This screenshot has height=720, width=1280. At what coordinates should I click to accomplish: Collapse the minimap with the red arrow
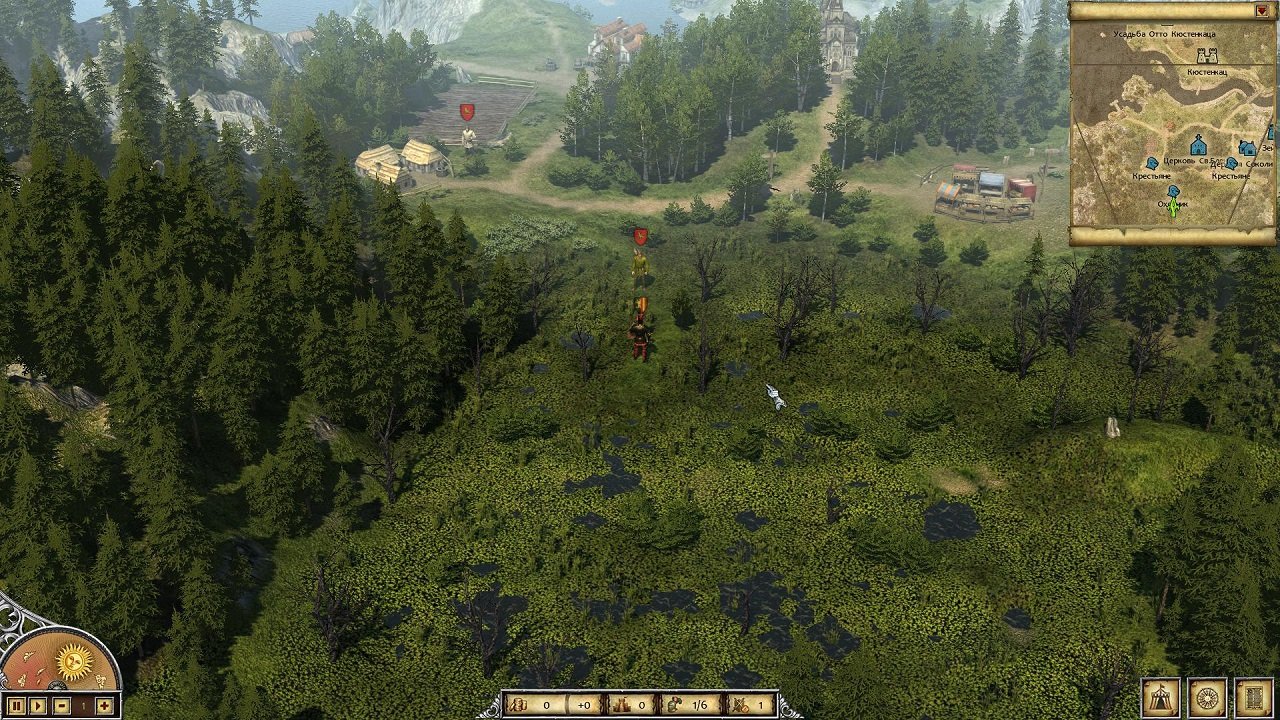[x=1261, y=11]
